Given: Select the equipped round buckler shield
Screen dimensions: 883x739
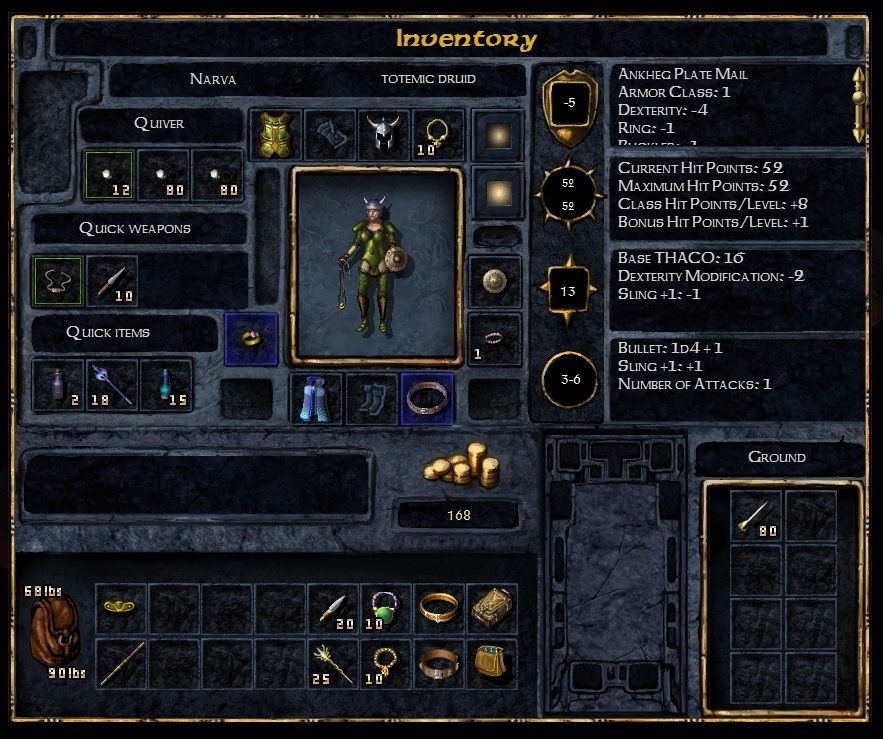Looking at the screenshot, I should (494, 281).
